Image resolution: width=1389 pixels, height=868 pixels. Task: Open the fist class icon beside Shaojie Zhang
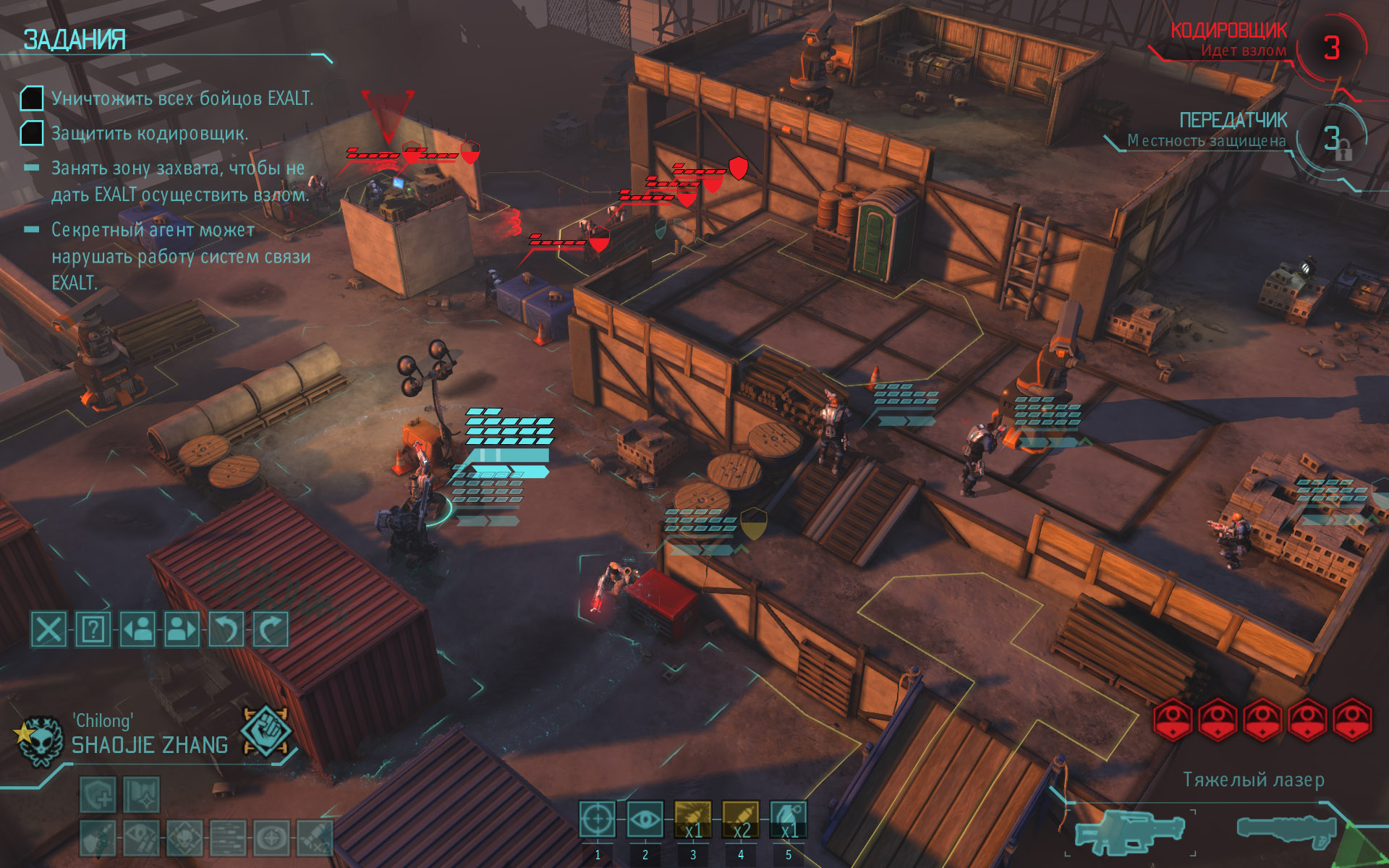click(266, 731)
